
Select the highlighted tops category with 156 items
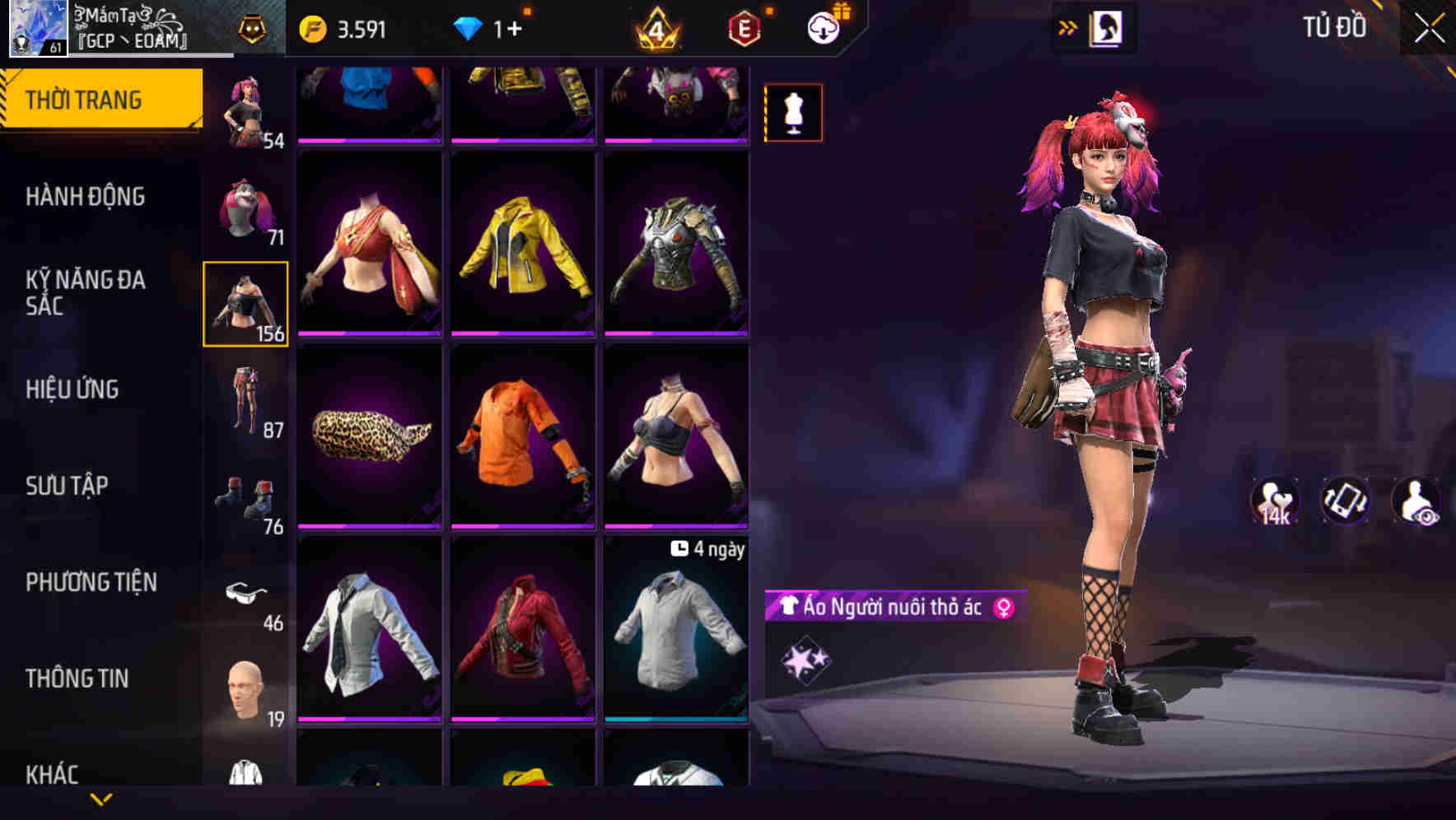(245, 305)
